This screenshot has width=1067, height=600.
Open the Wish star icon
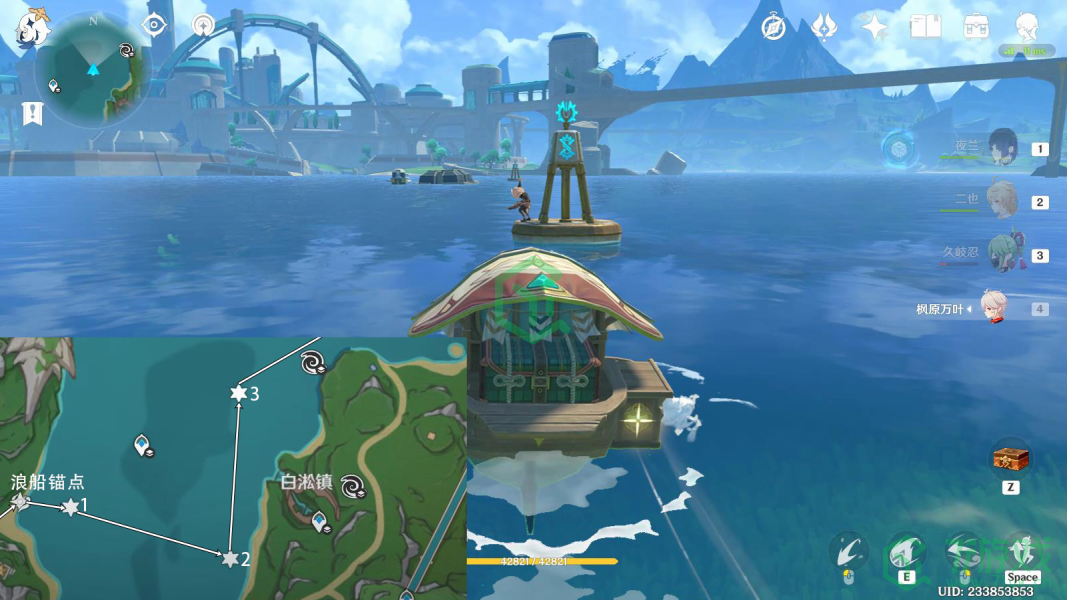pos(875,27)
